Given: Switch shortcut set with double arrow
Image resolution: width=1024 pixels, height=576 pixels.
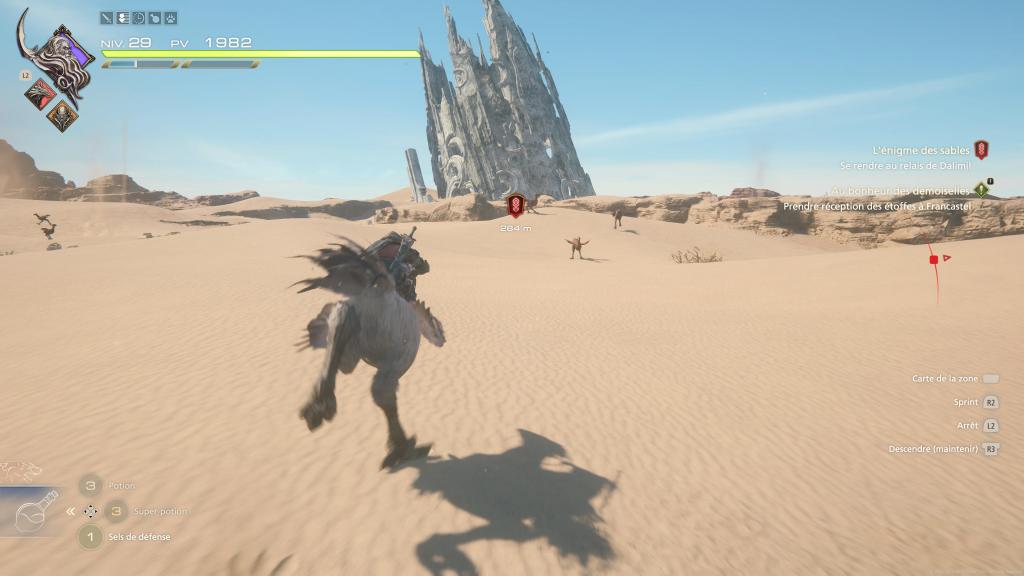Looking at the screenshot, I should pos(70,511).
